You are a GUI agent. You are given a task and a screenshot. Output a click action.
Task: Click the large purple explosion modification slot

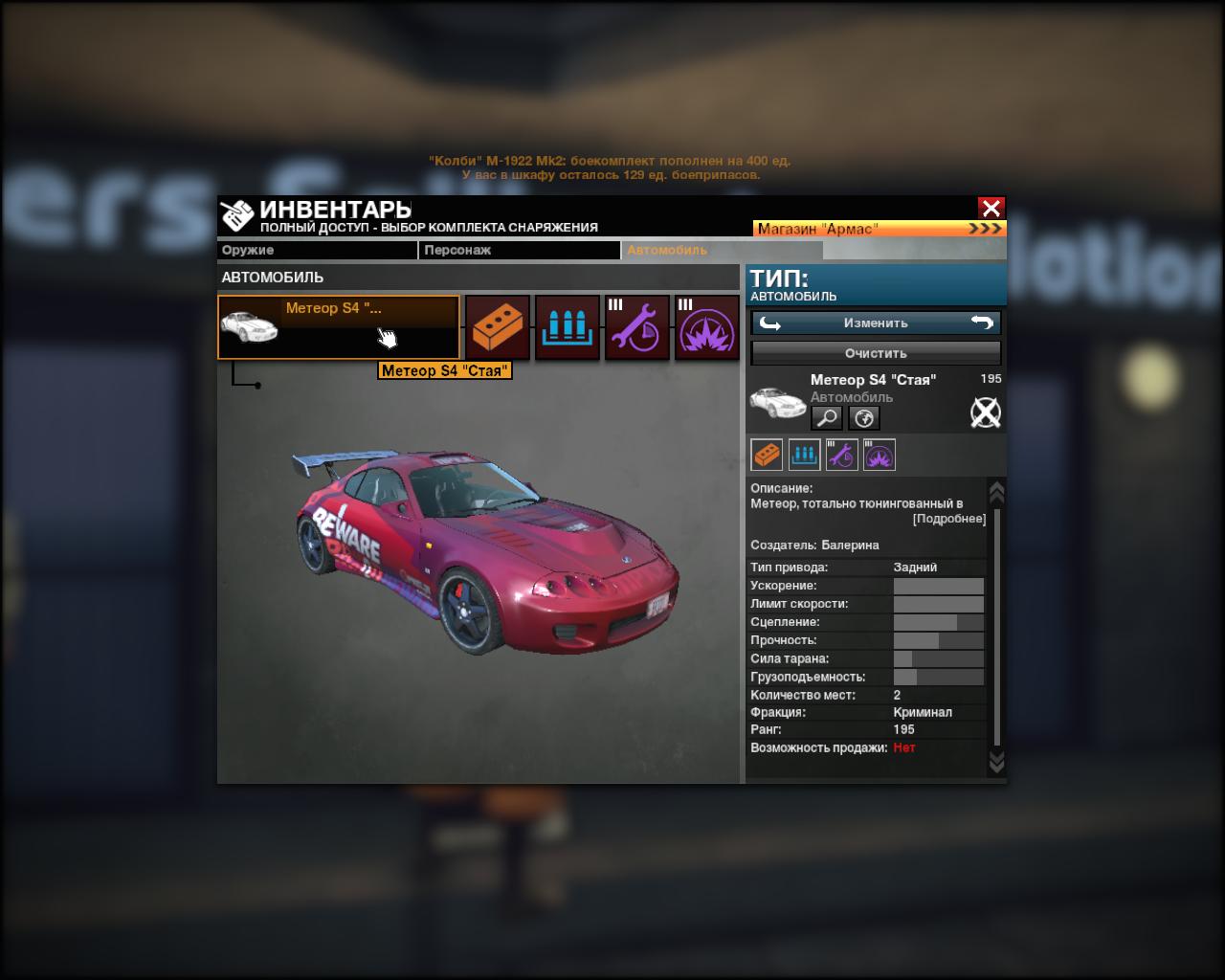click(707, 327)
